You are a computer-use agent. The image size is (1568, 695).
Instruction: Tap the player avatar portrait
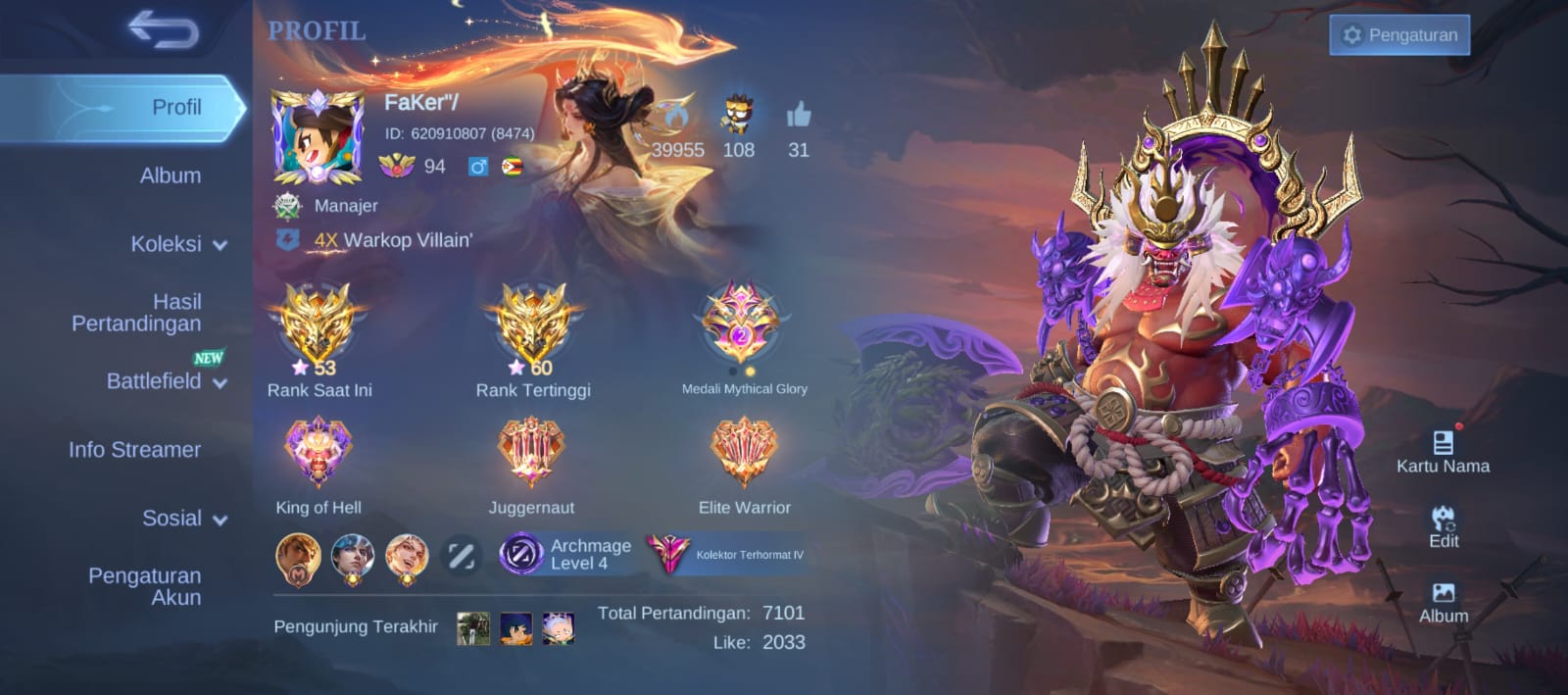click(317, 137)
